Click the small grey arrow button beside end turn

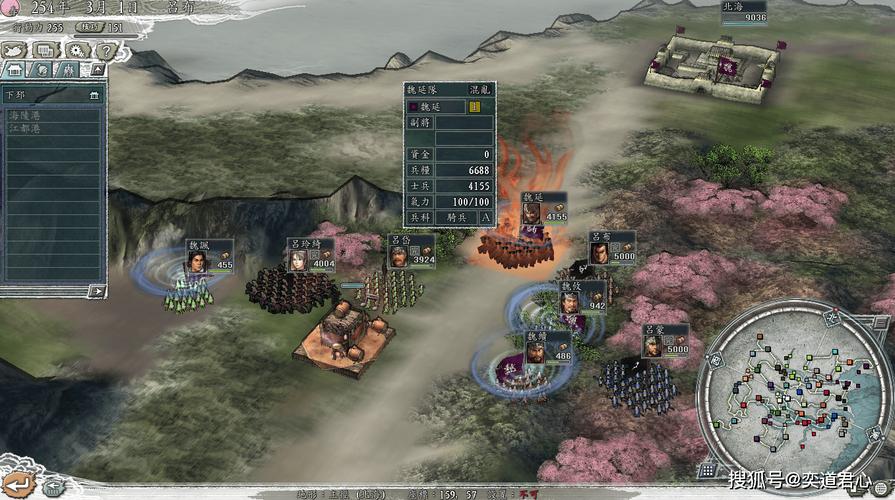(x=52, y=487)
